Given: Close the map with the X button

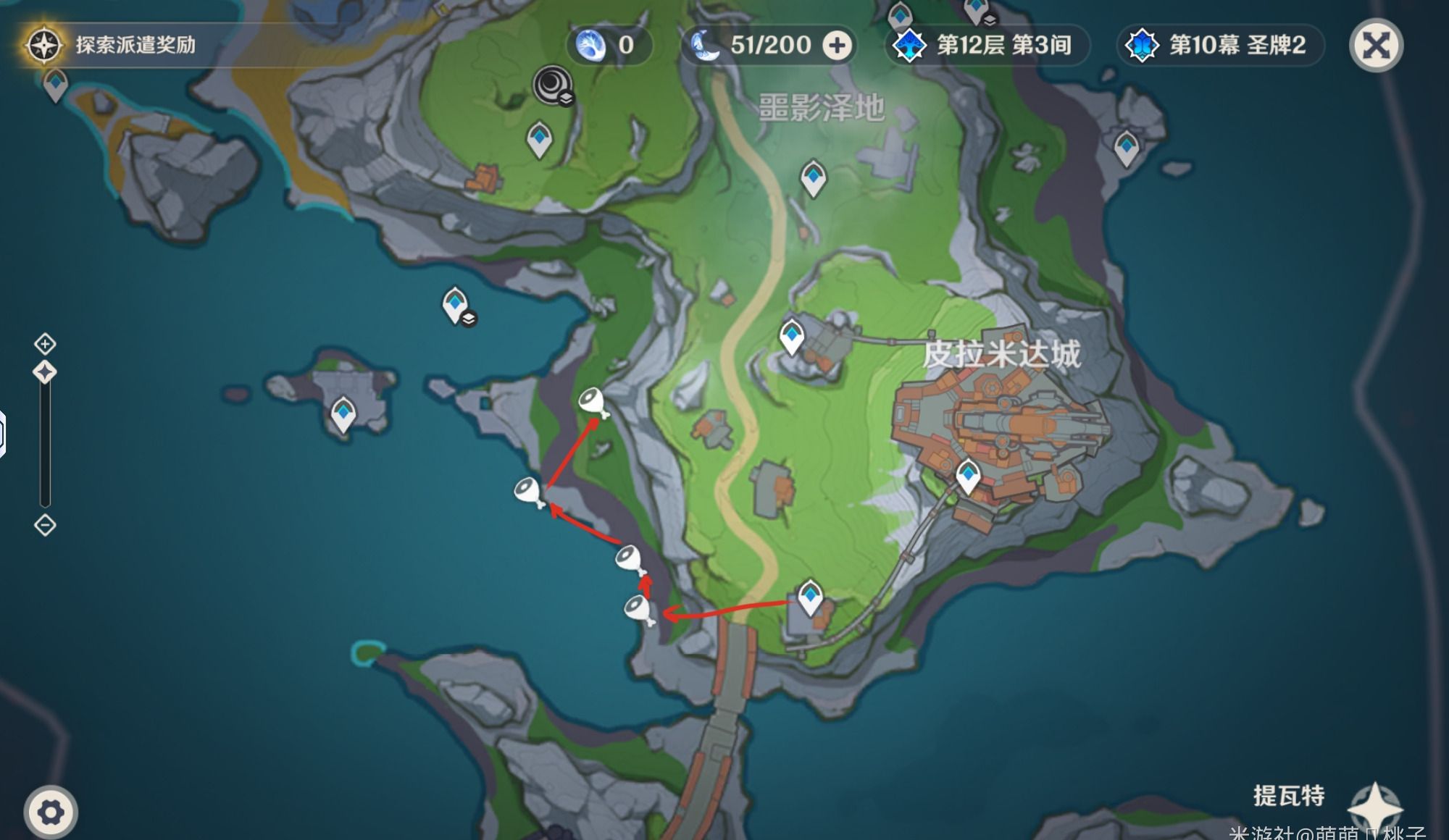Looking at the screenshot, I should pos(1375,46).
